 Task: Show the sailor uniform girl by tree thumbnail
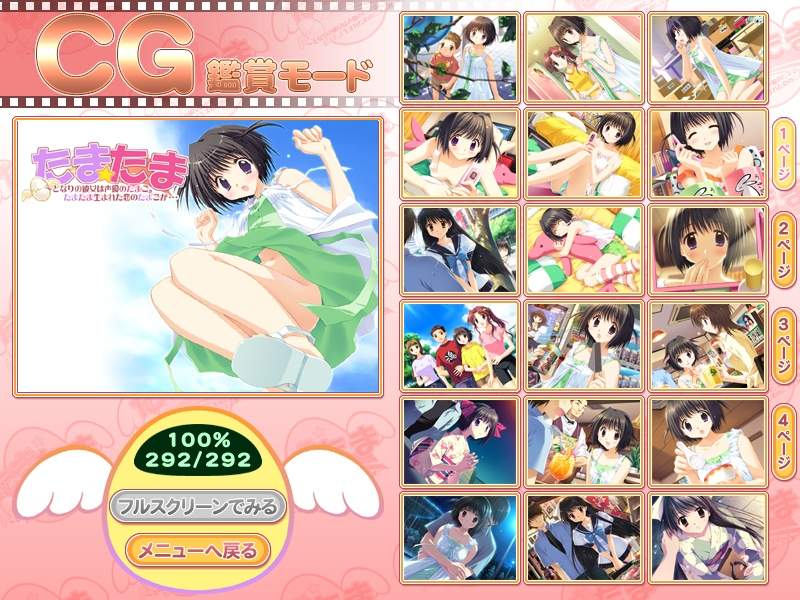coord(460,249)
